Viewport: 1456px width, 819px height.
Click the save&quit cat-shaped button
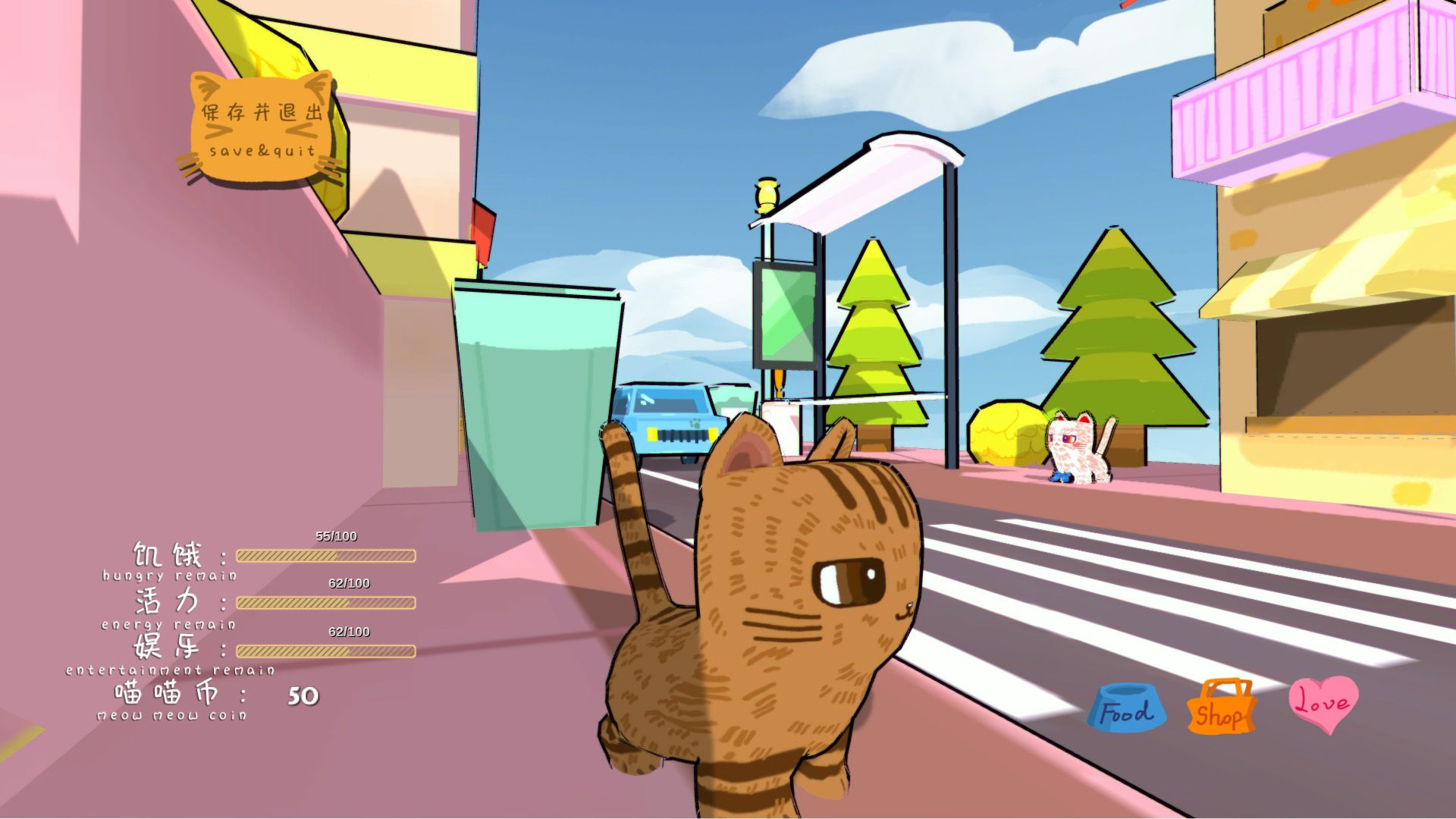[262, 129]
